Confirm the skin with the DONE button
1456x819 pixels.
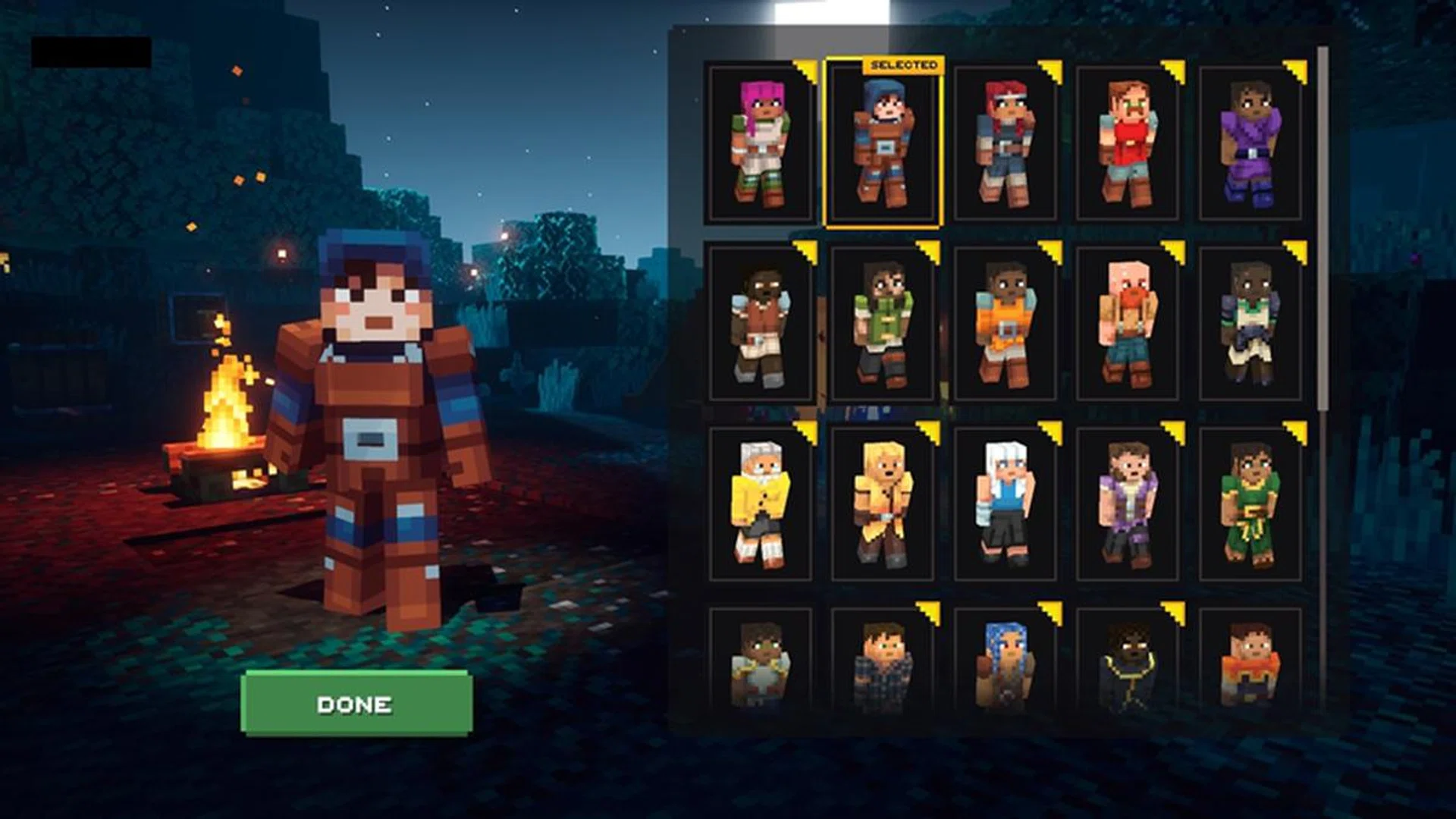coord(356,704)
